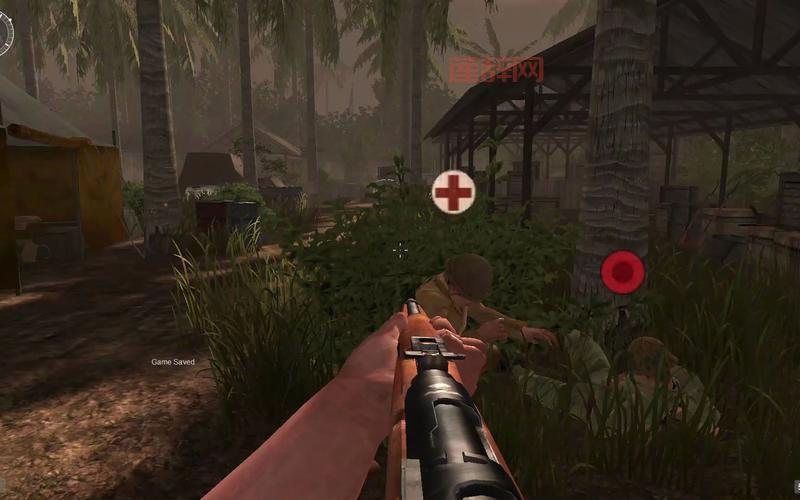Click the red circle objective marker

pos(622,269)
